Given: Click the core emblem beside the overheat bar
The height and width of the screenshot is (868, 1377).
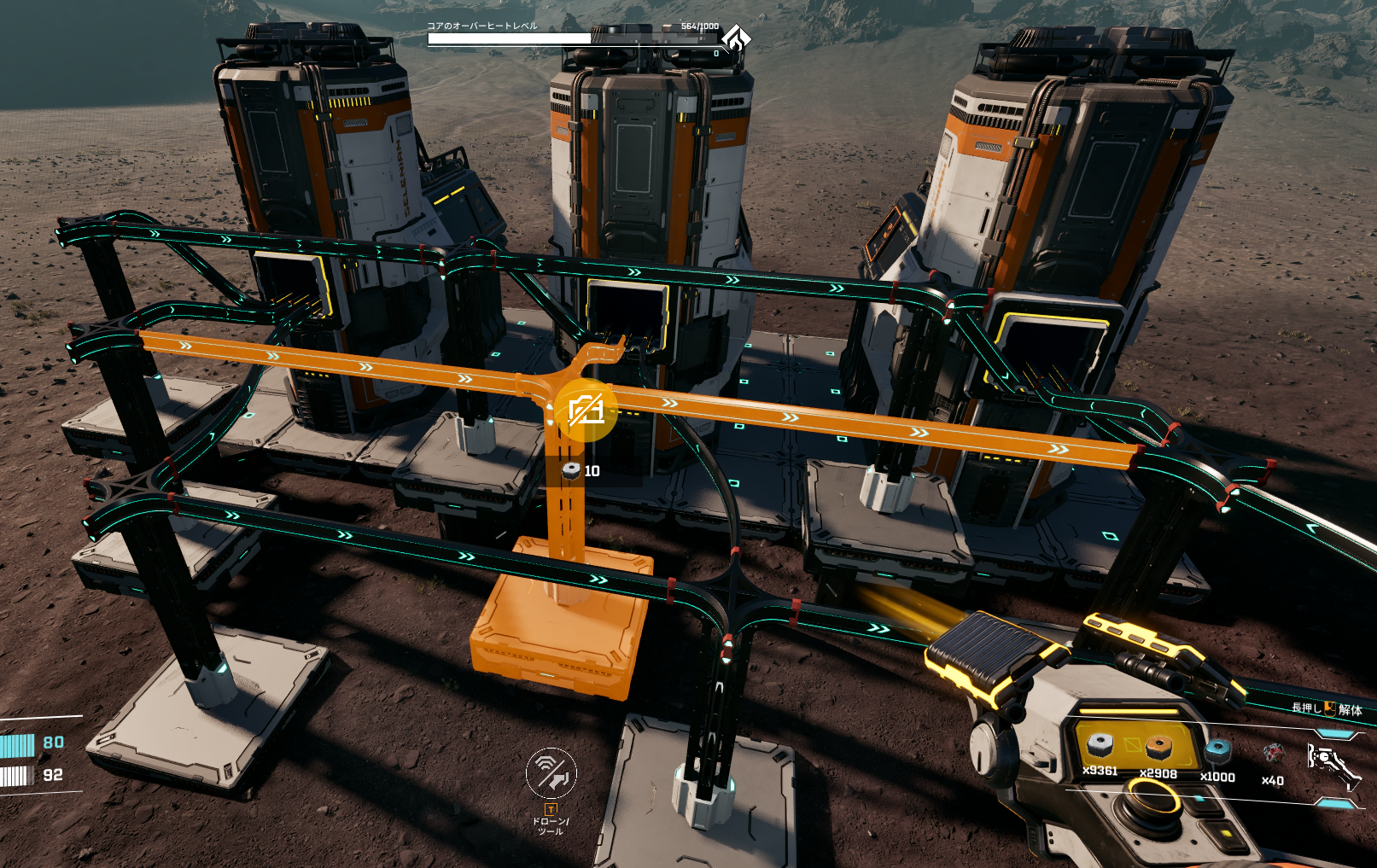Looking at the screenshot, I should [736, 38].
